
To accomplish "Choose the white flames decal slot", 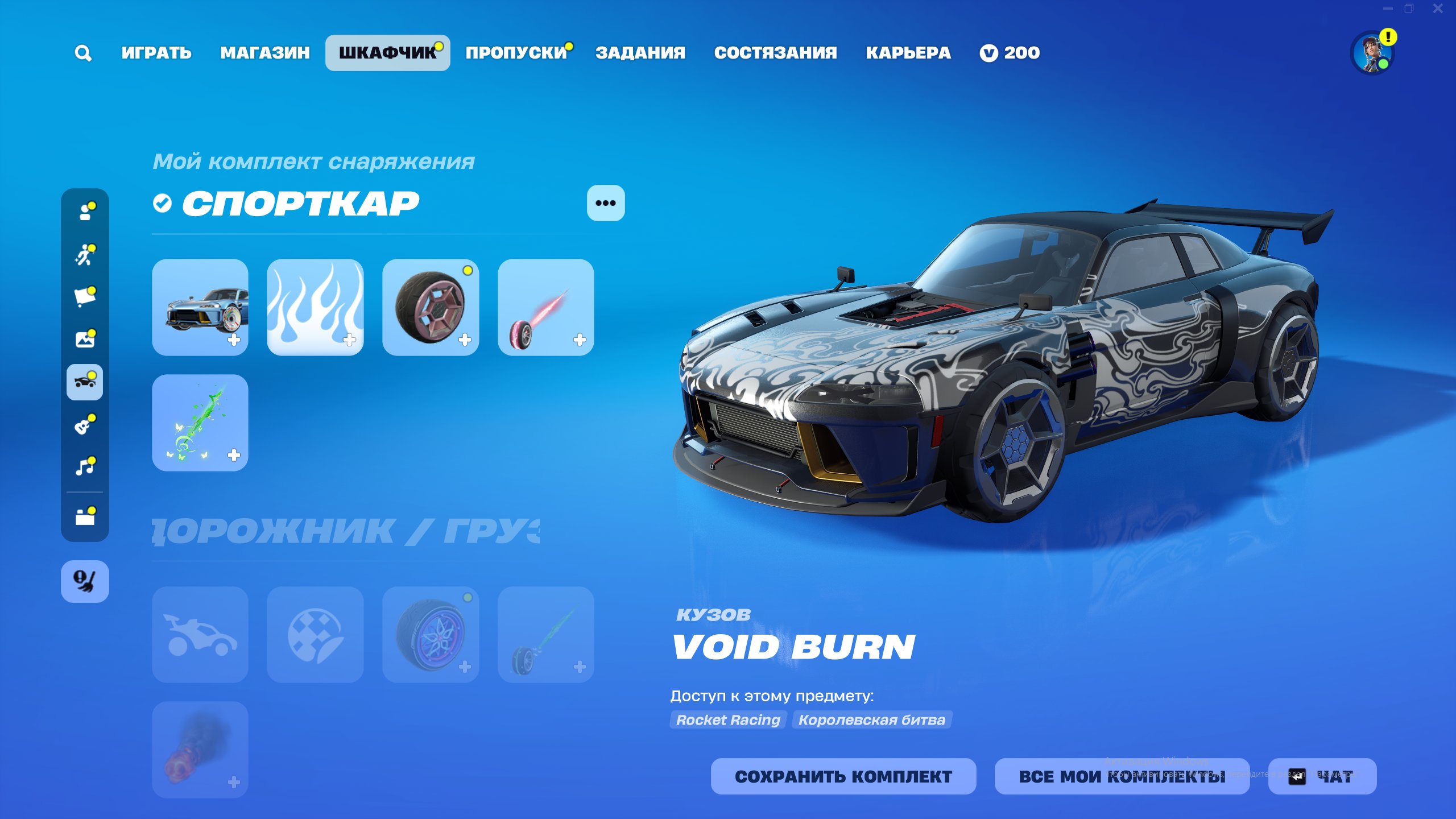I will click(x=316, y=308).
